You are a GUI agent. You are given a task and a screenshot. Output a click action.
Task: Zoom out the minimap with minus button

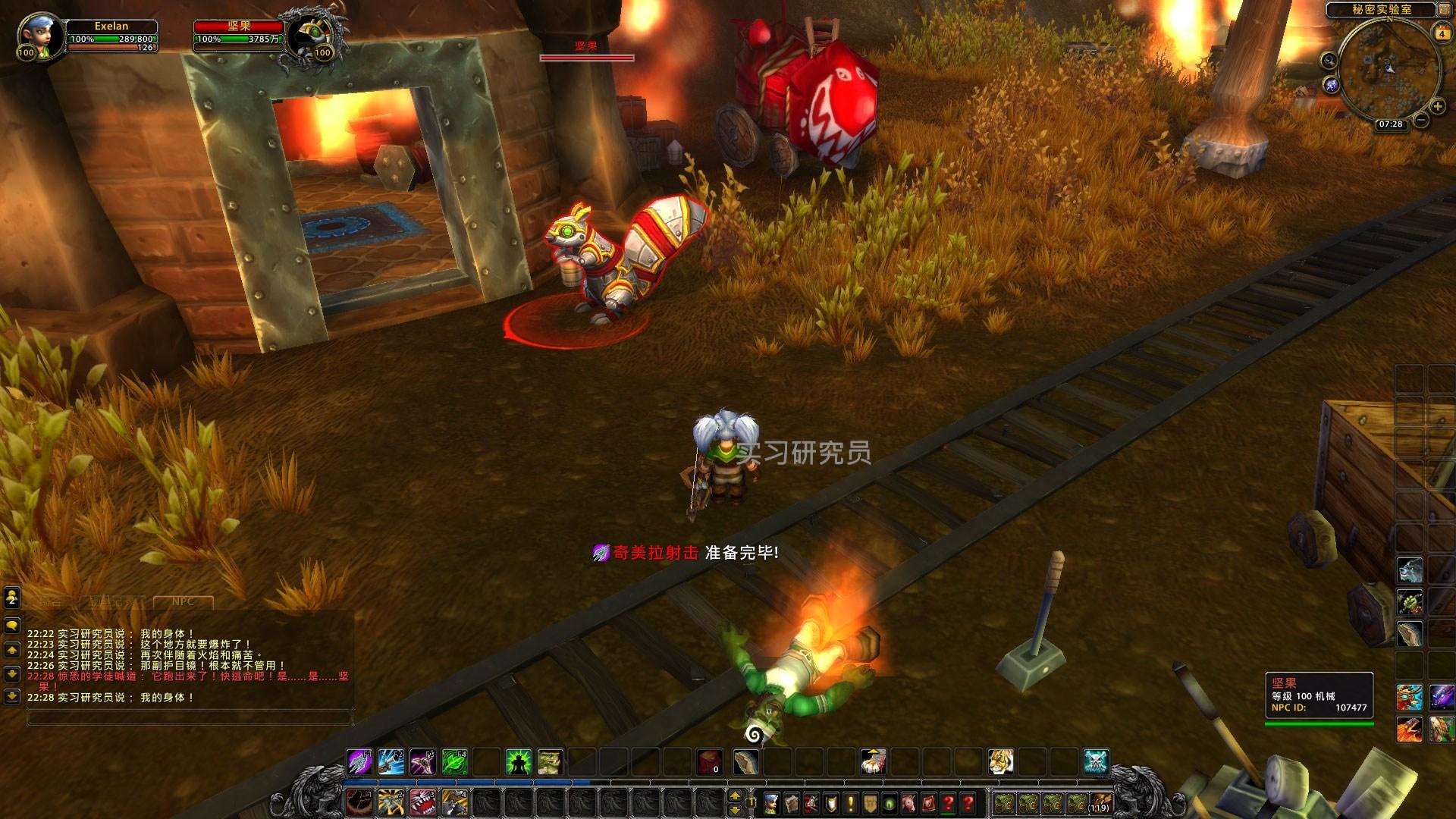(1422, 120)
